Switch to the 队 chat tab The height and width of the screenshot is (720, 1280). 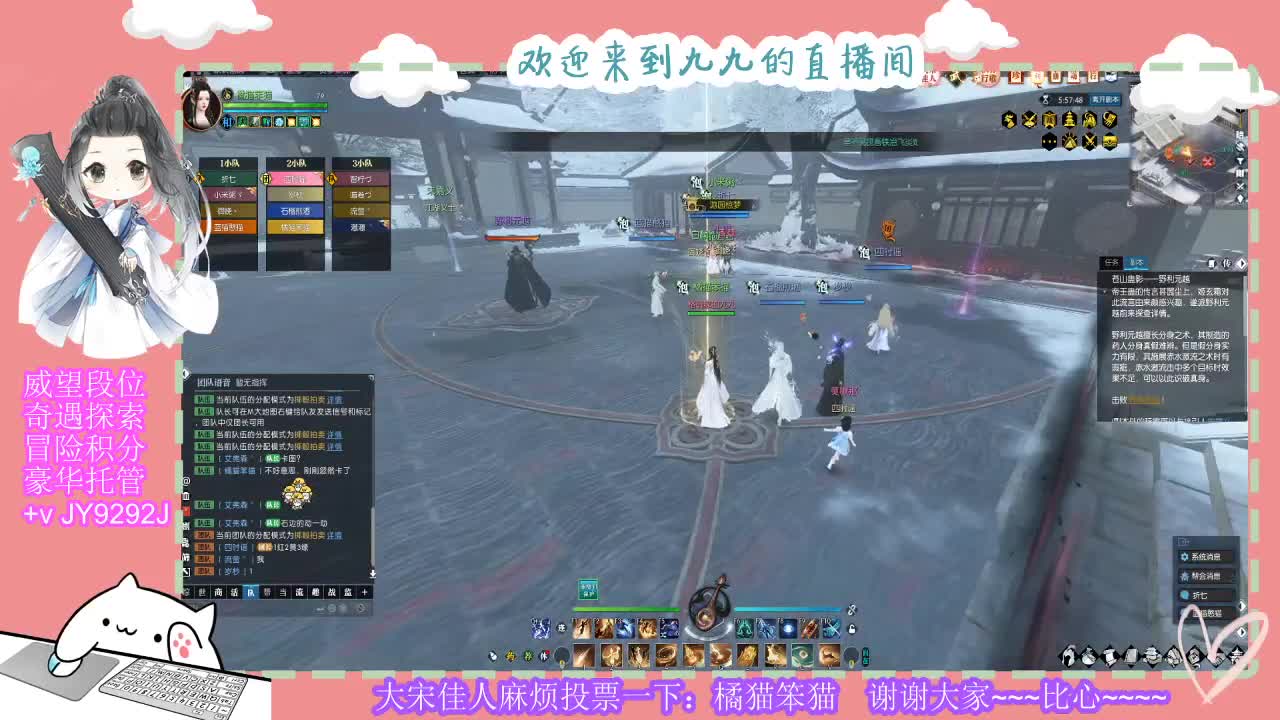pyautogui.click(x=251, y=592)
